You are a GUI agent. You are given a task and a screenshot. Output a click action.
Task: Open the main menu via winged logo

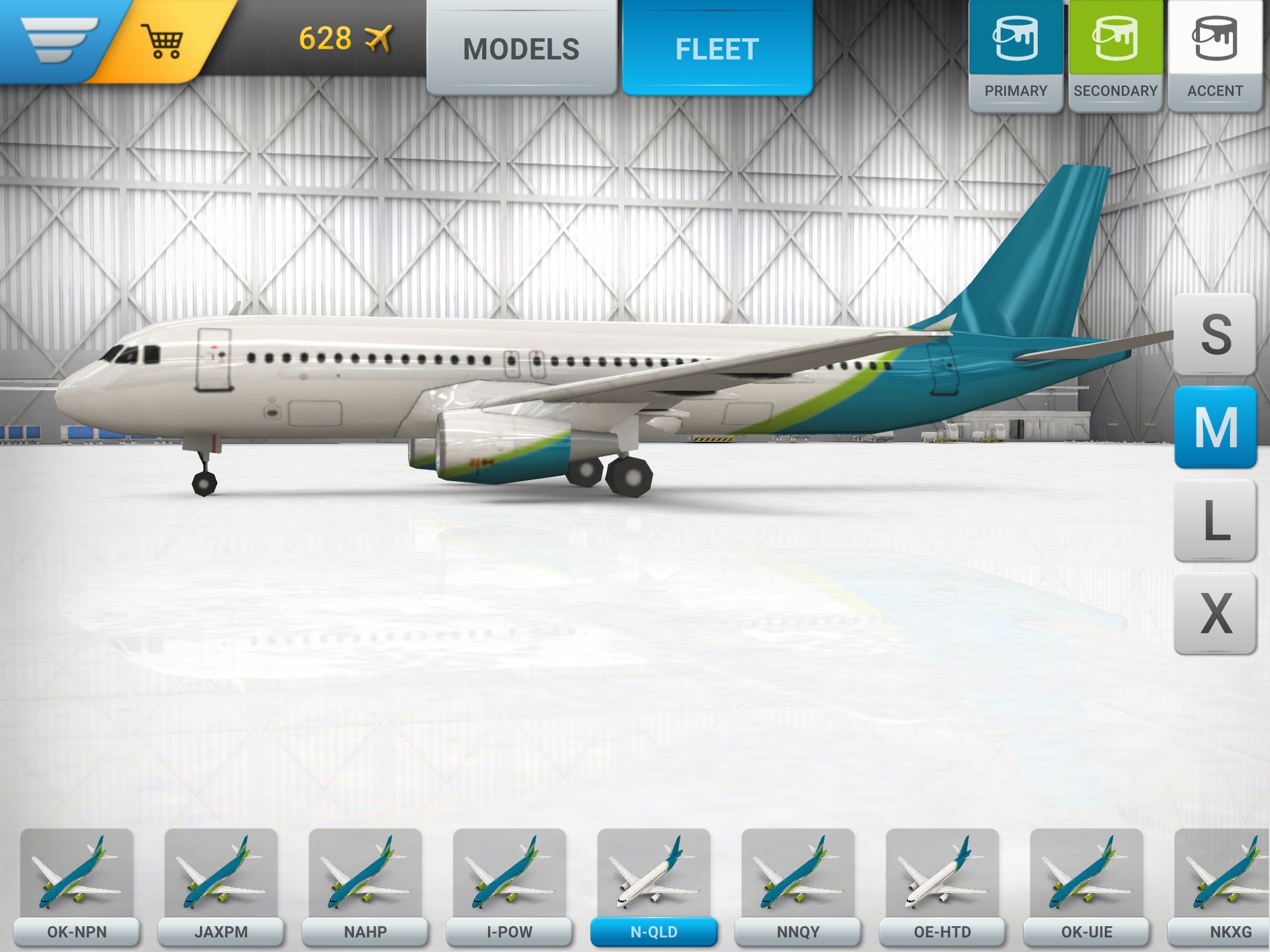click(58, 39)
